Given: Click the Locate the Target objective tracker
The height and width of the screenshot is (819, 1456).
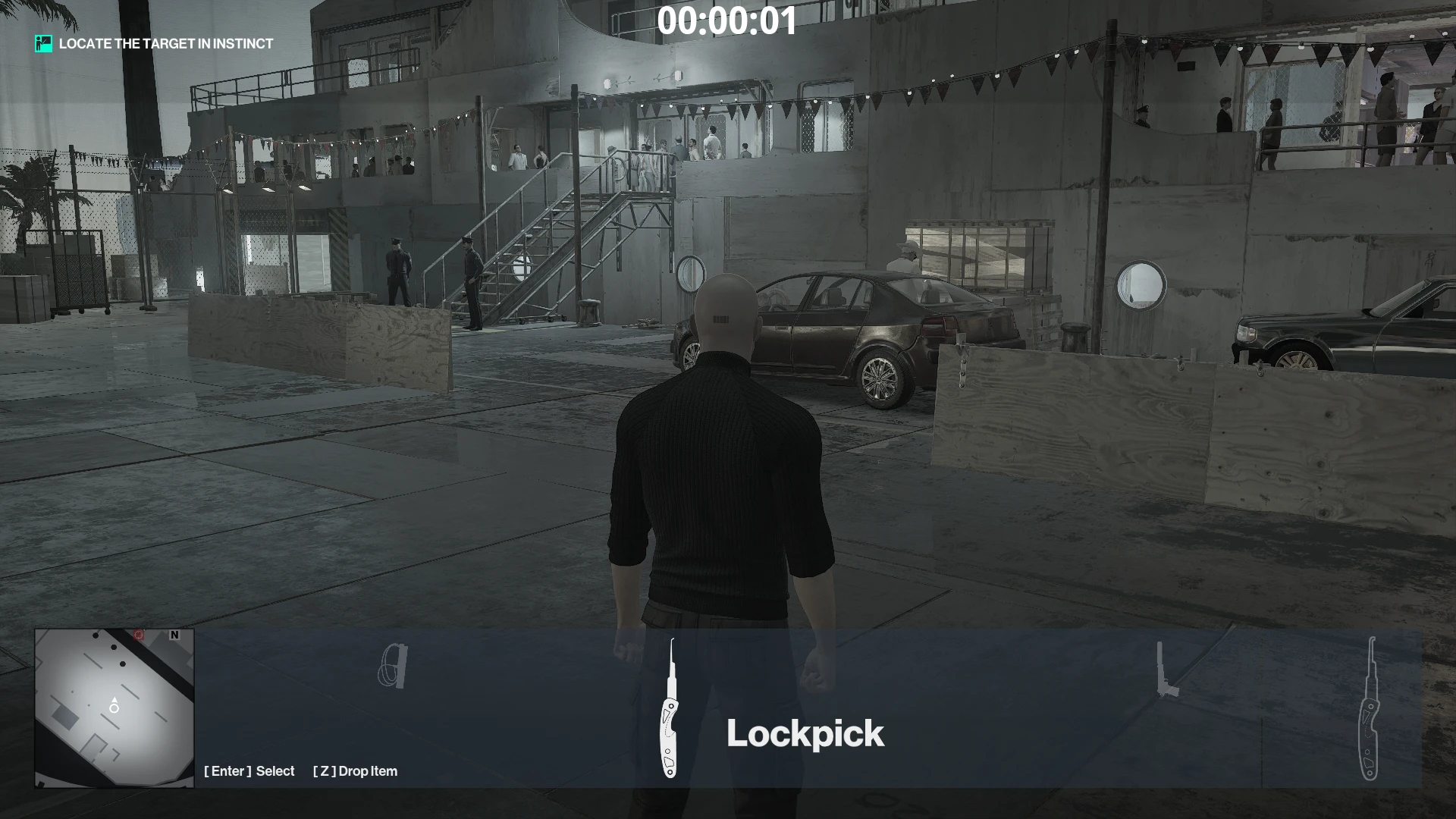Looking at the screenshot, I should [x=155, y=44].
